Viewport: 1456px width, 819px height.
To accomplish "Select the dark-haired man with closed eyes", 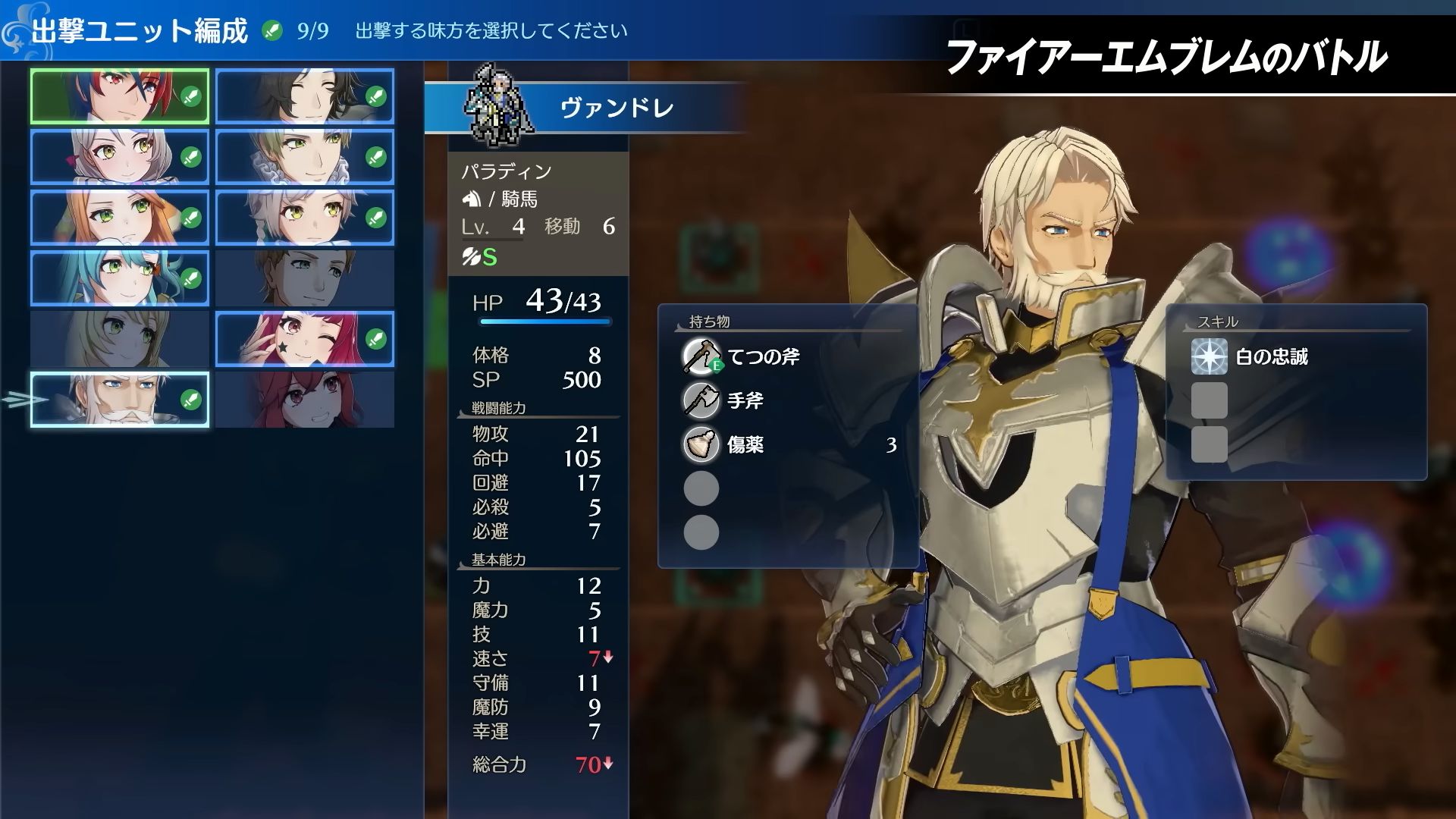I will click(305, 96).
